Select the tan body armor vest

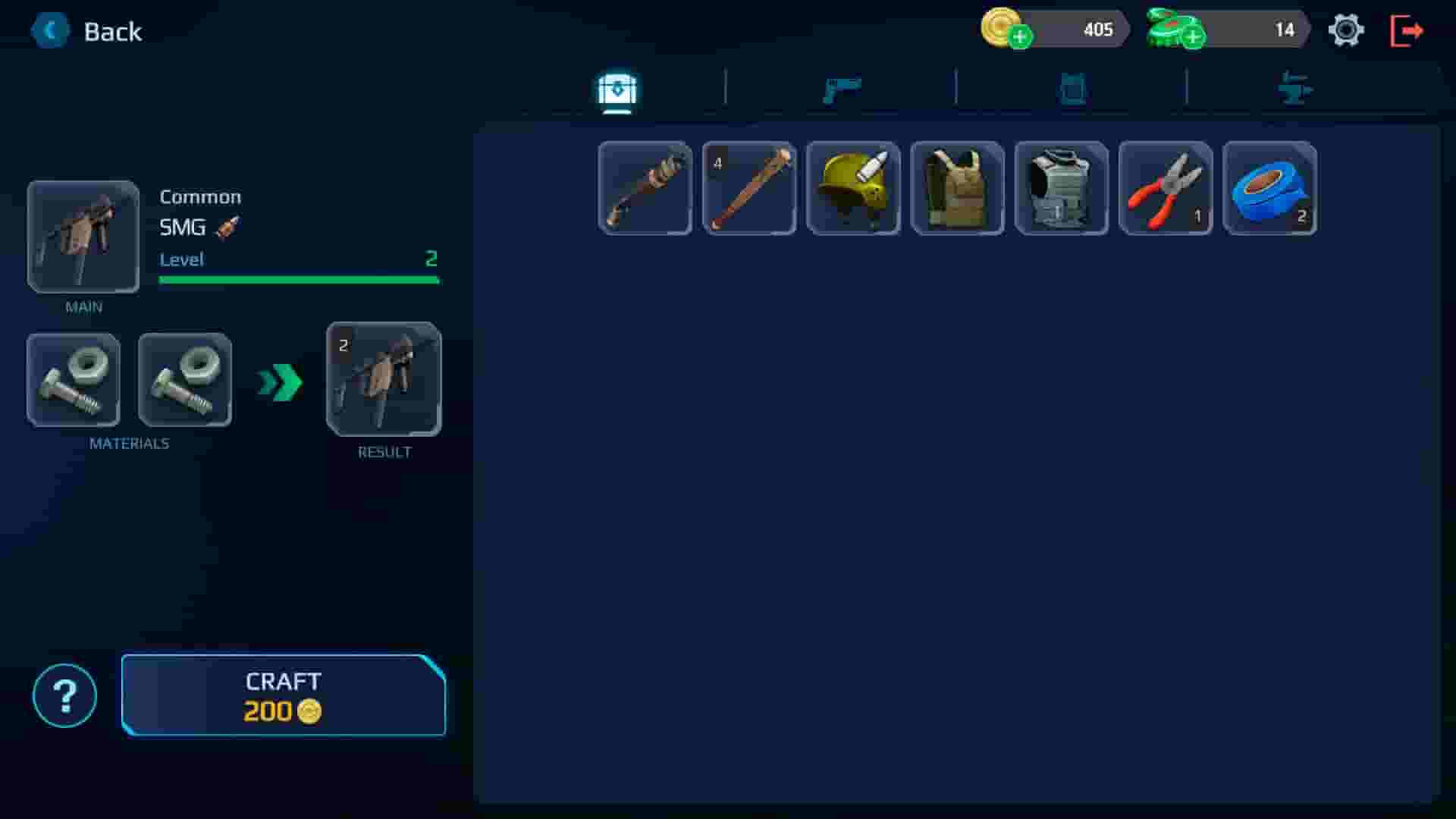point(956,187)
